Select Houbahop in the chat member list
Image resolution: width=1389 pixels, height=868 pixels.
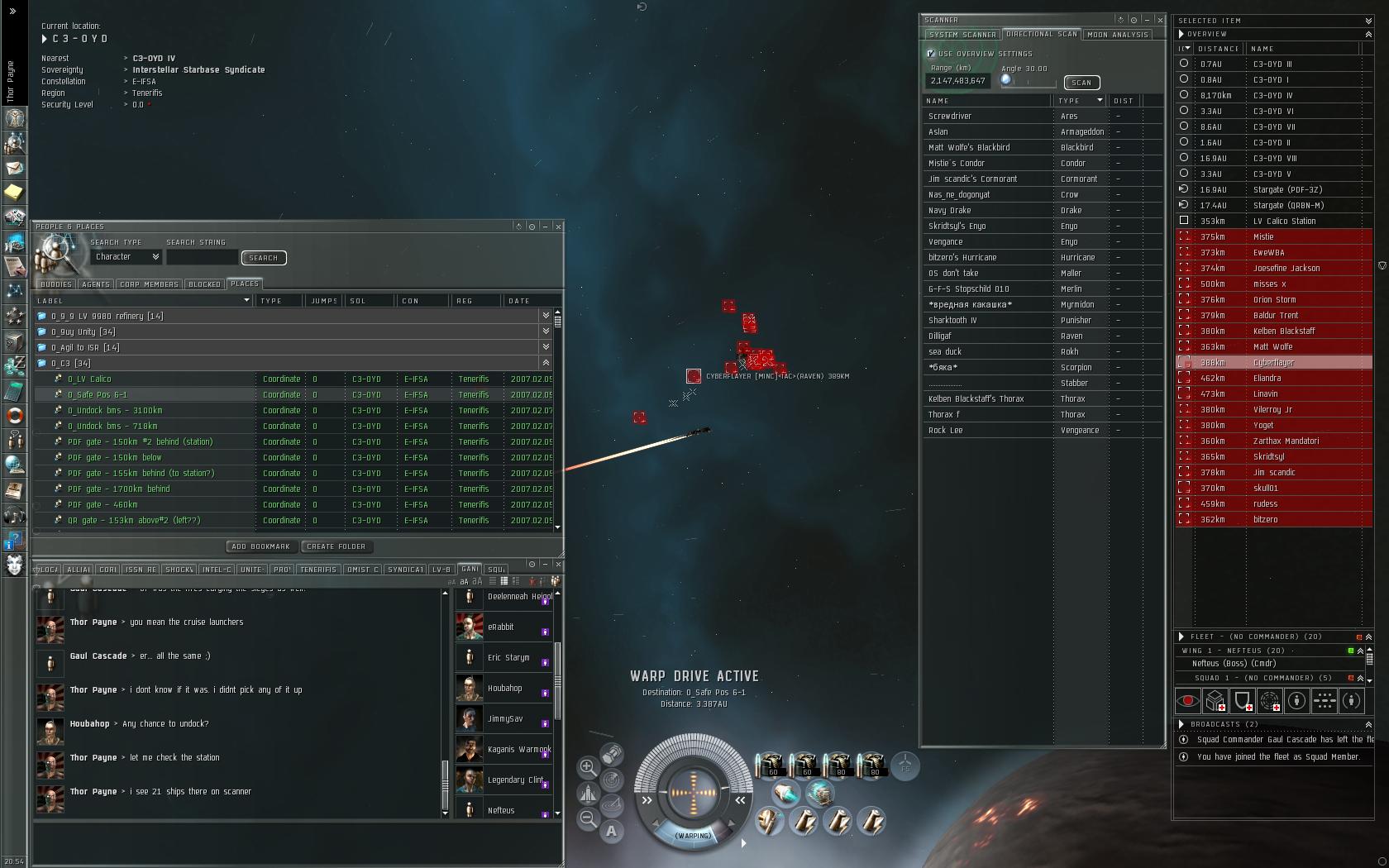point(504,689)
